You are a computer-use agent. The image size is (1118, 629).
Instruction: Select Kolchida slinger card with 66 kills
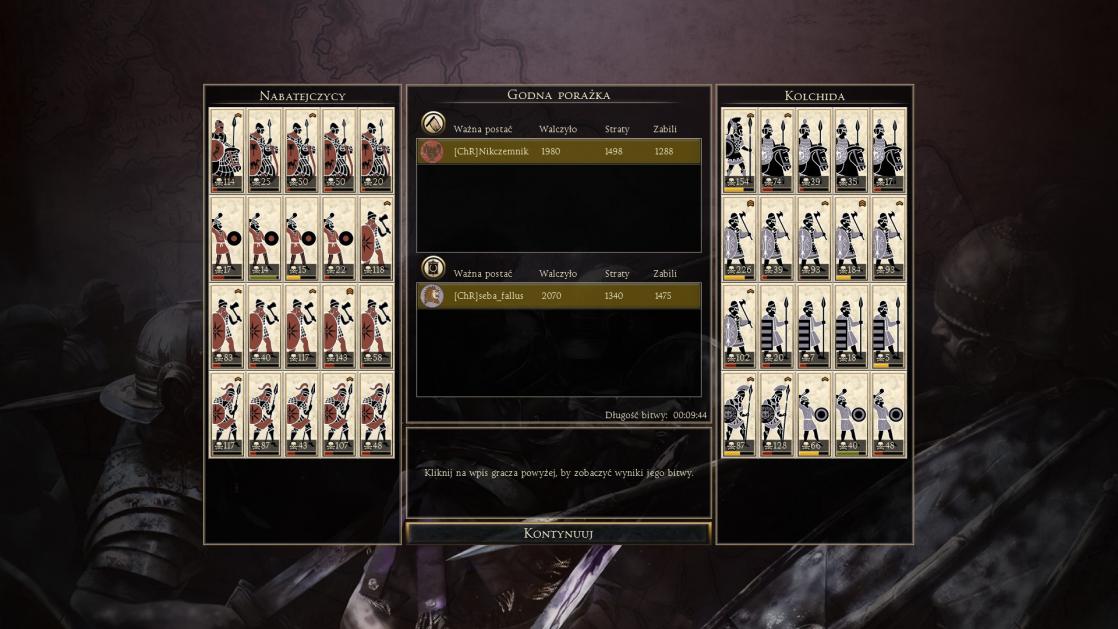coord(814,414)
